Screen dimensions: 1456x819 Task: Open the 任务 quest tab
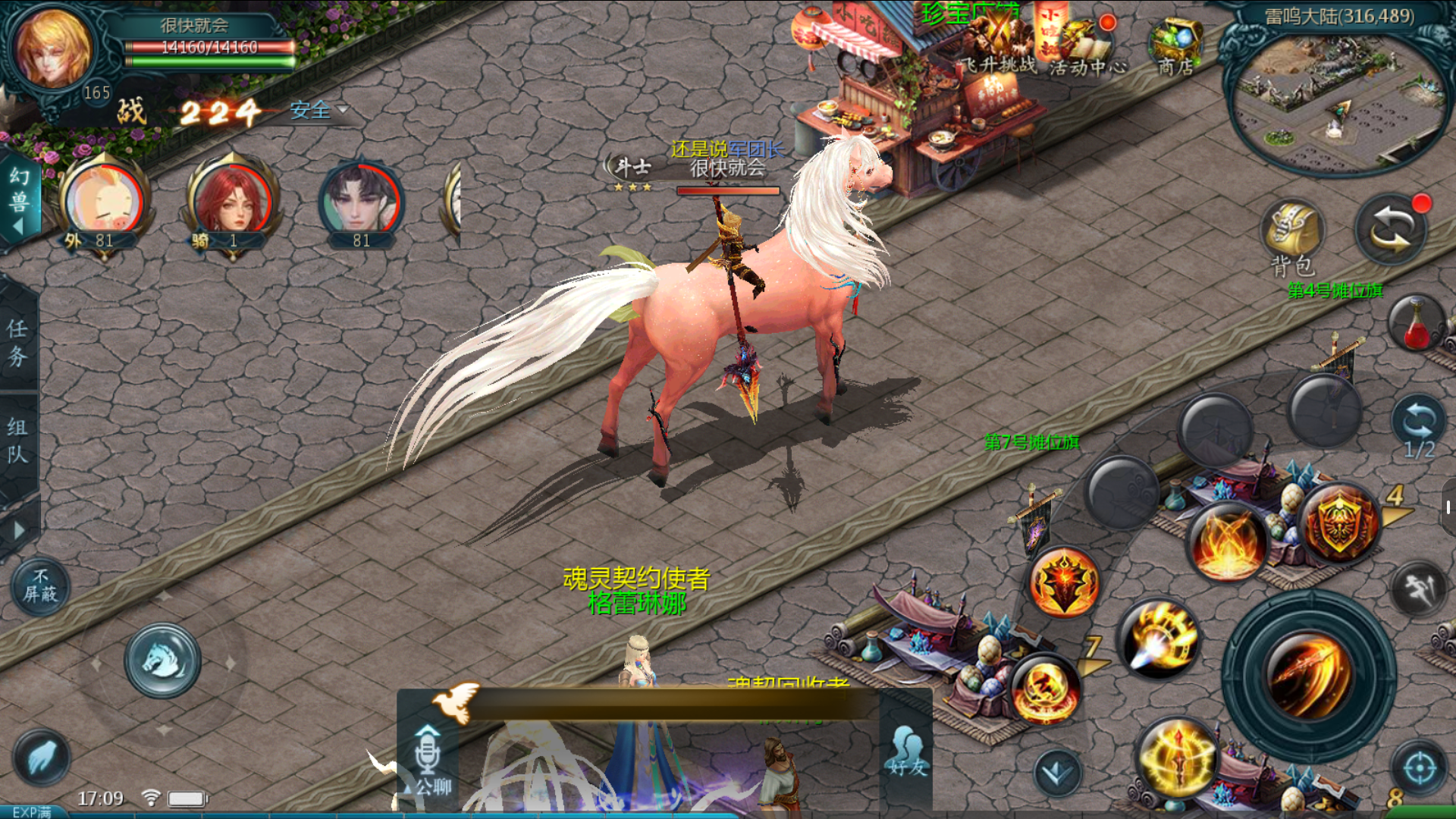coord(17,342)
